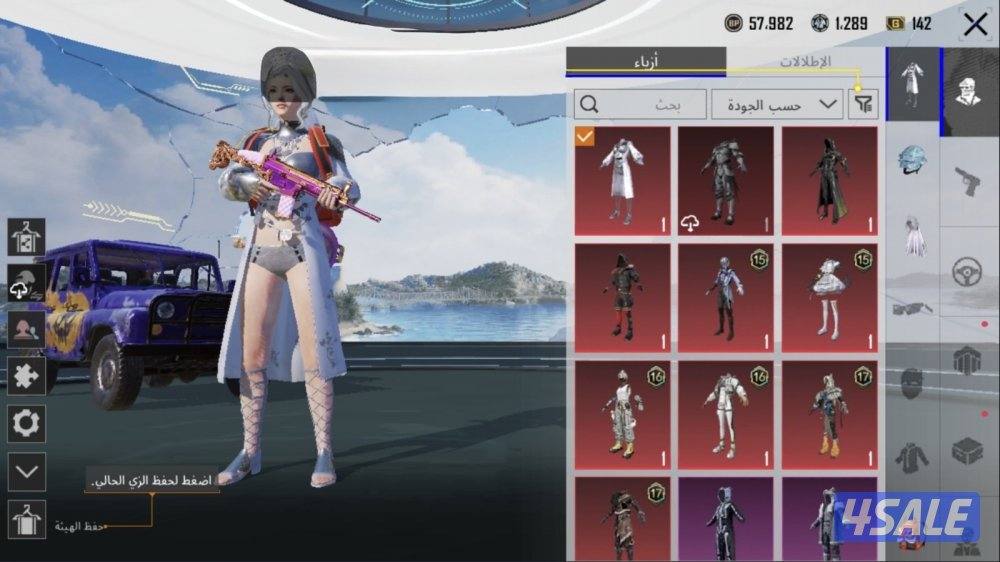Open the filter funnel button
Image resolution: width=1000 pixels, height=562 pixels.
tap(862, 104)
